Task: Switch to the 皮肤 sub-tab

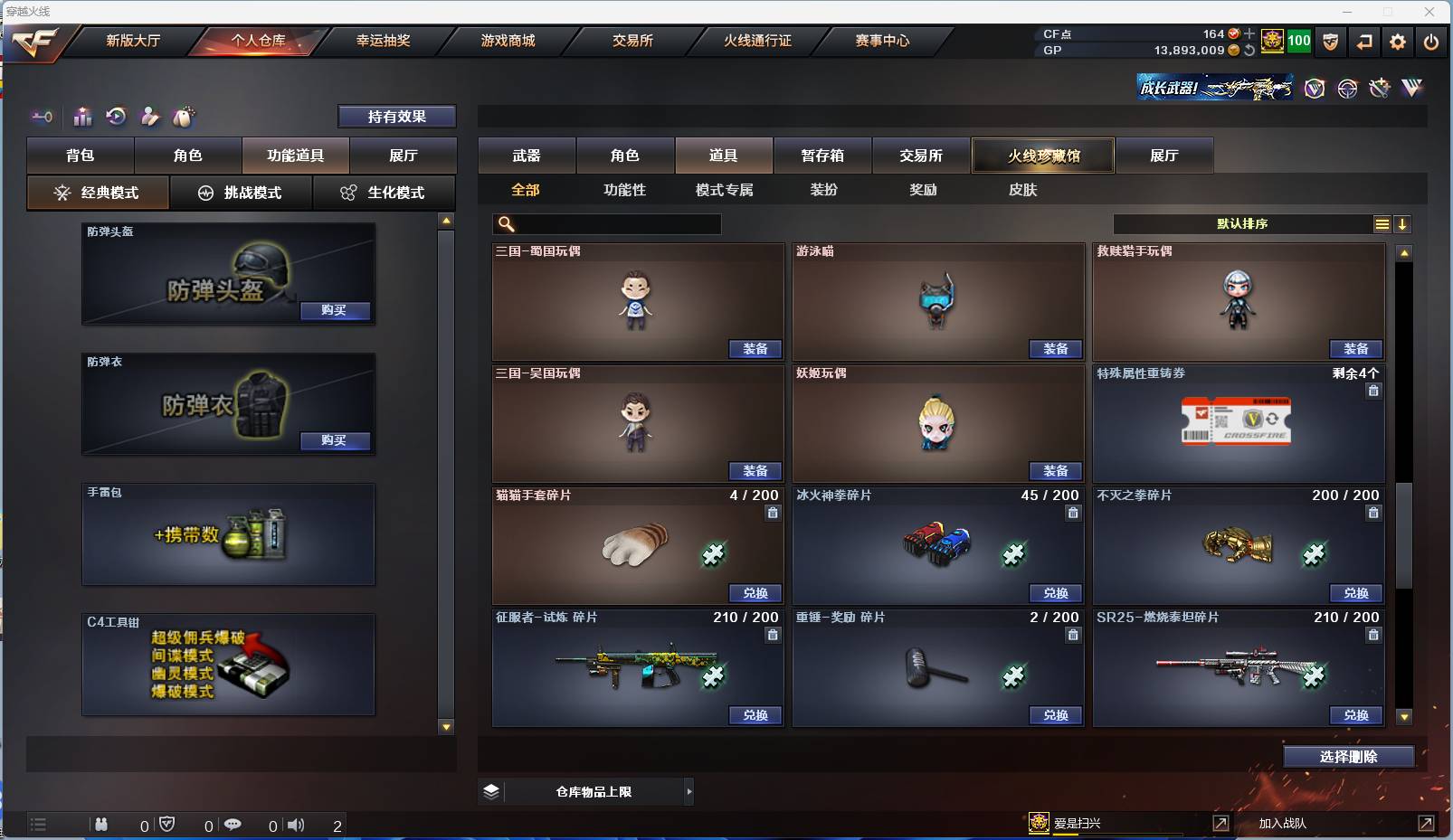Action: point(1022,190)
